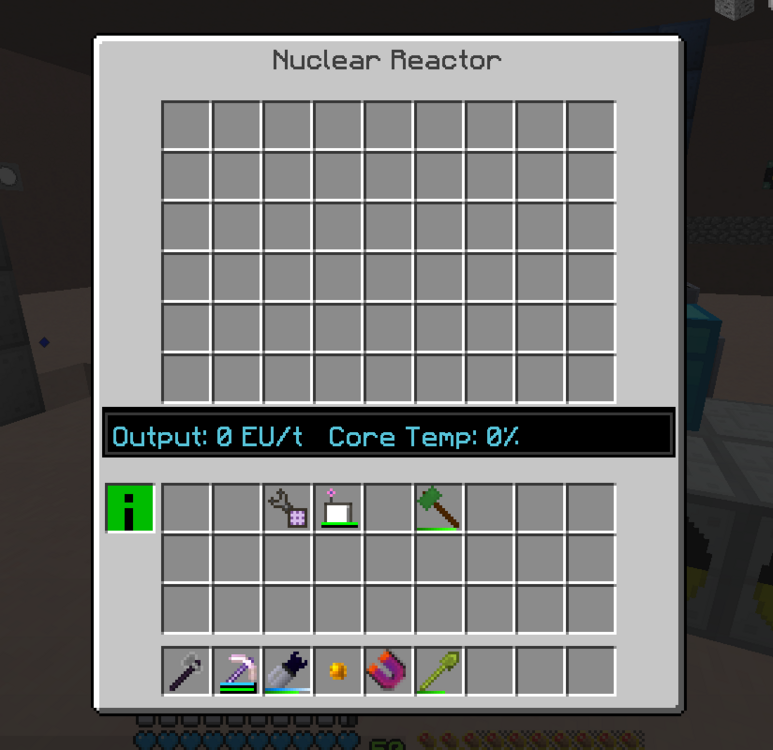Pick up the green hammer in the inventory
Image resolution: width=773 pixels, height=750 pixels.
point(439,507)
